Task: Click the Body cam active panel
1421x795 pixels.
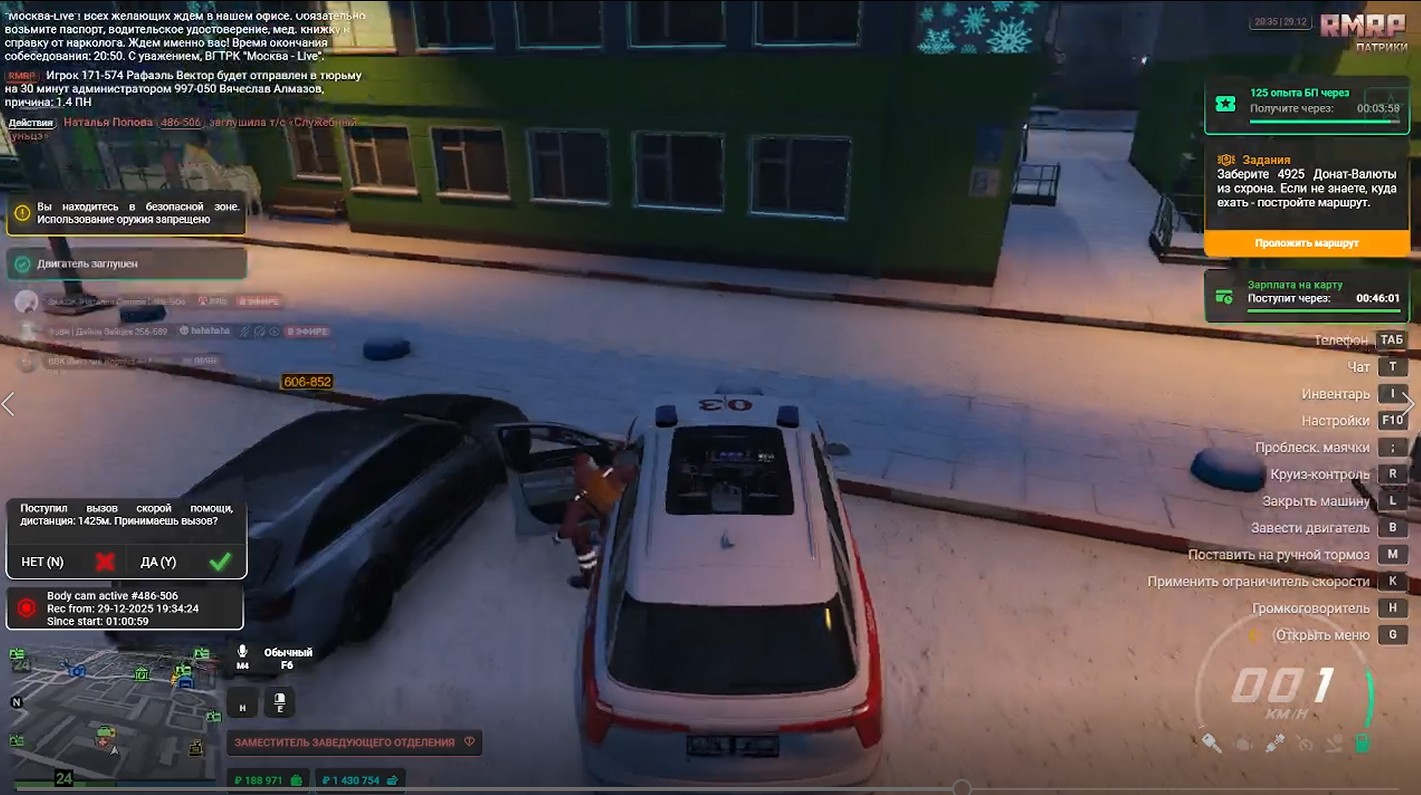Action: tap(125, 608)
